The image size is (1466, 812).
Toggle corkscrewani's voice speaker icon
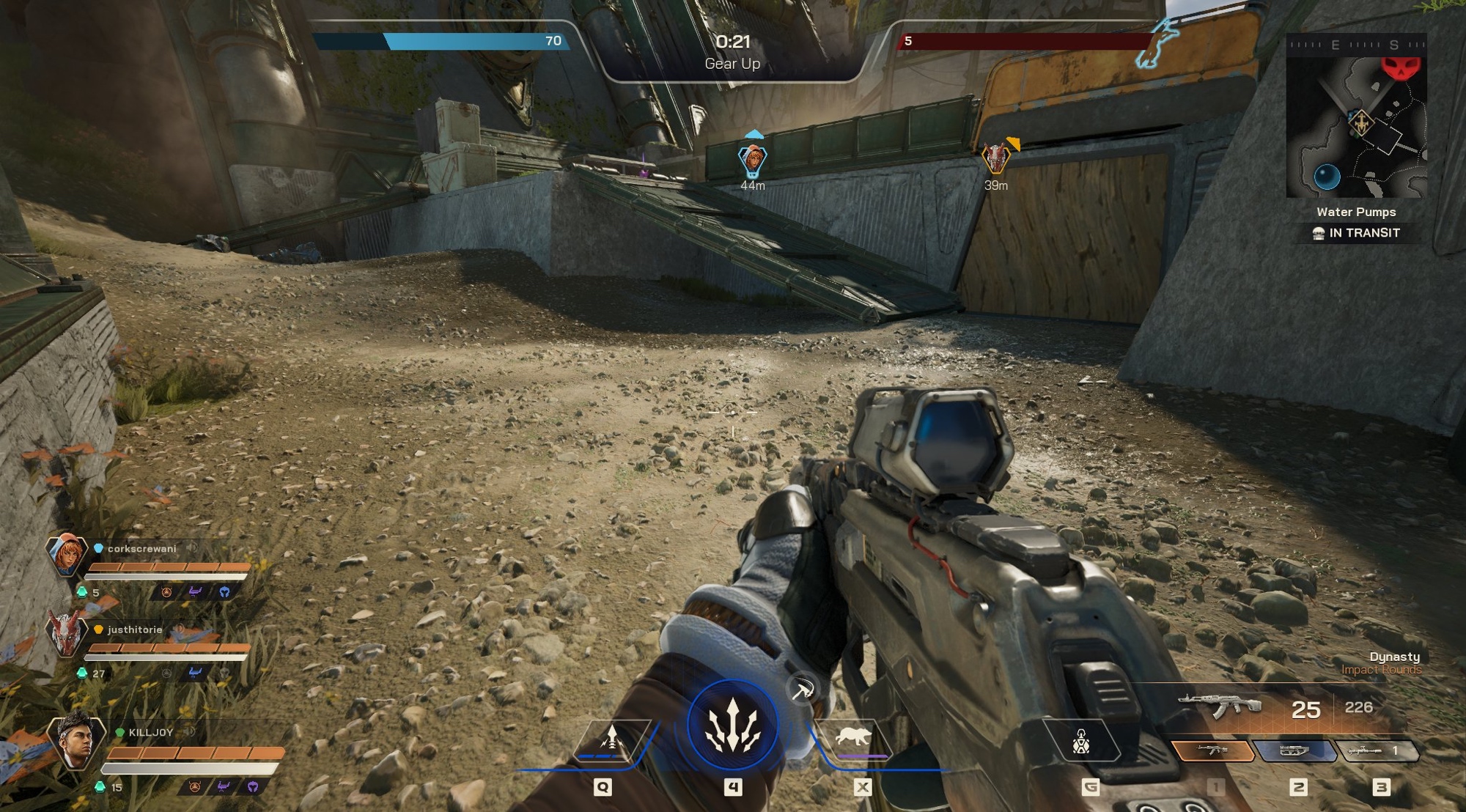[x=192, y=547]
